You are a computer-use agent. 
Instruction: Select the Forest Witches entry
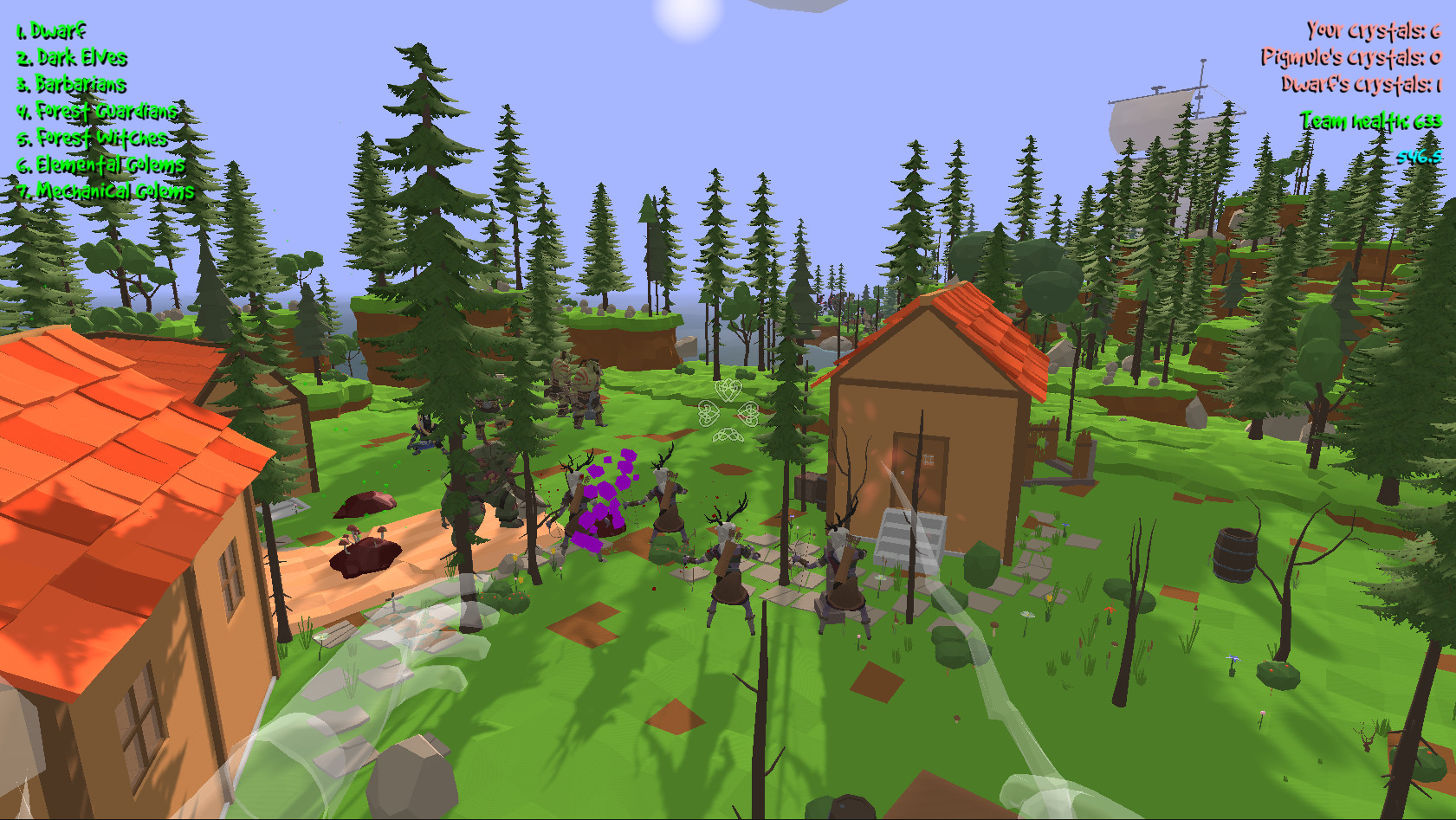[89, 138]
